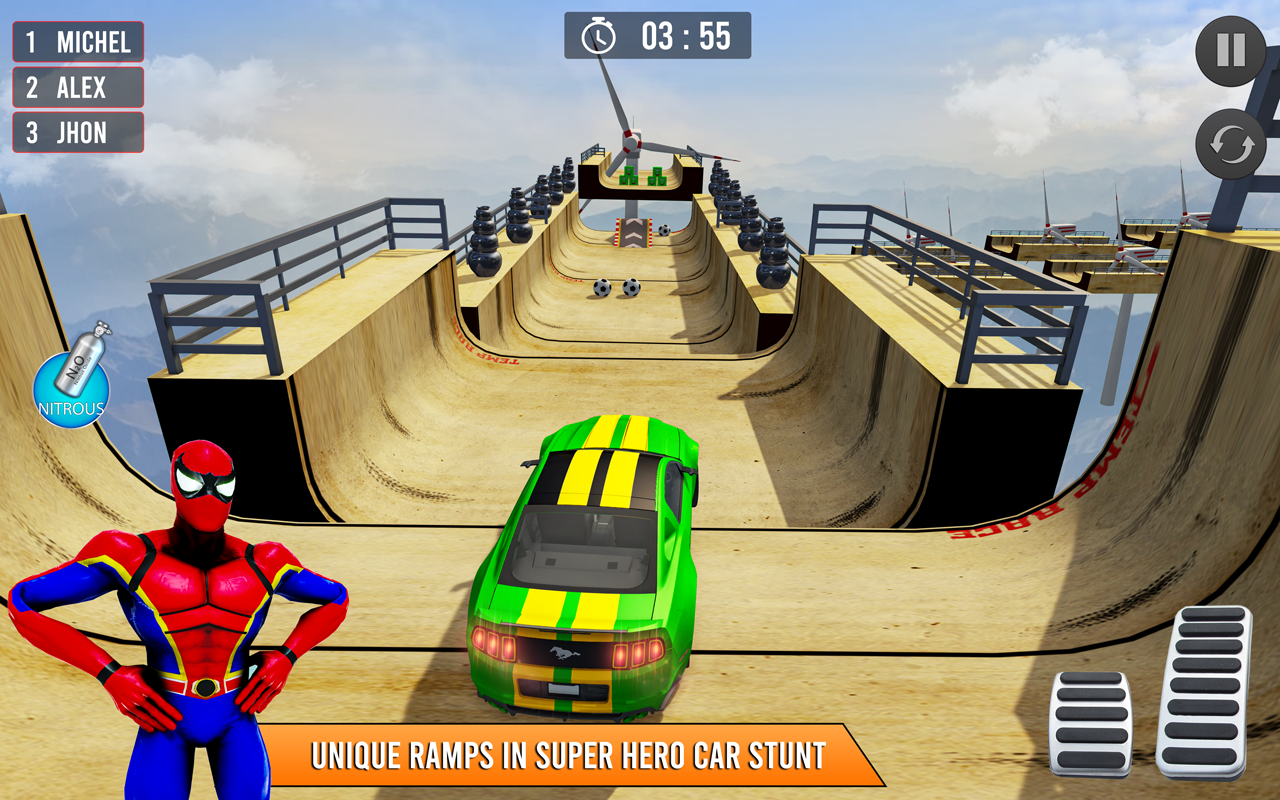Select rank 3 in the standings list
1280x800 pixels.
(x=78, y=133)
